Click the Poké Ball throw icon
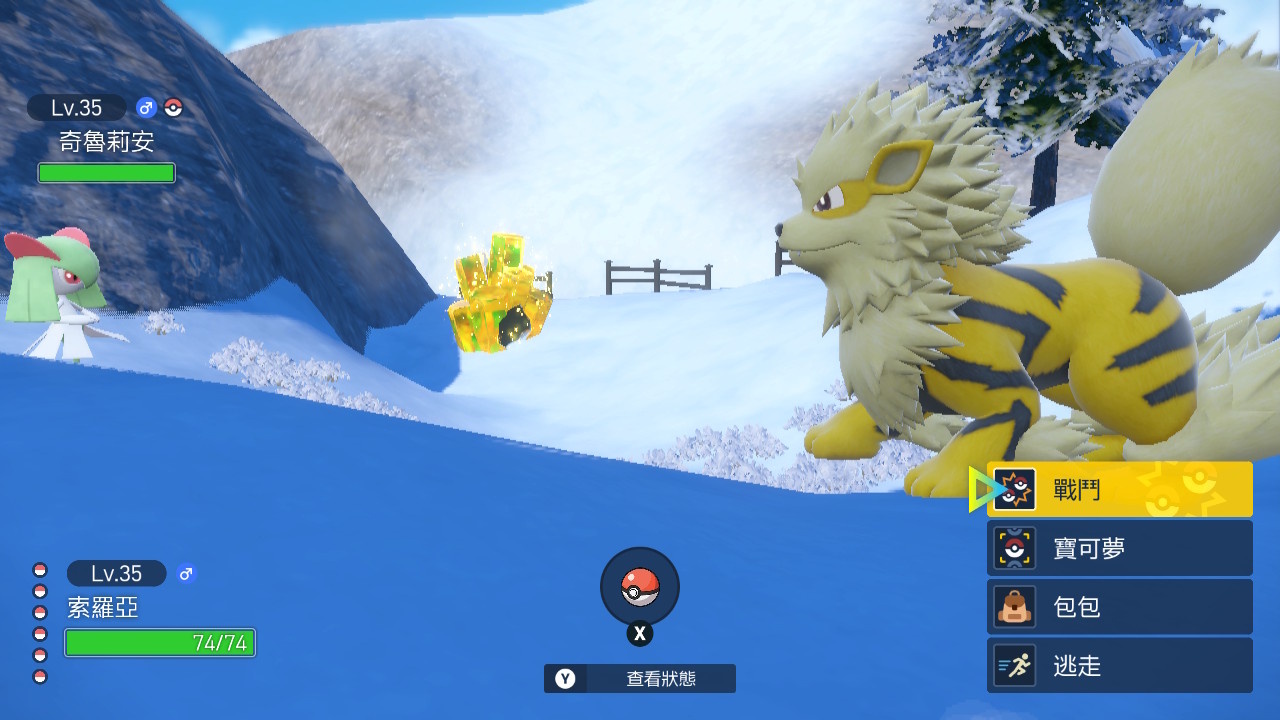Screen dimensions: 1280x720 640,587
